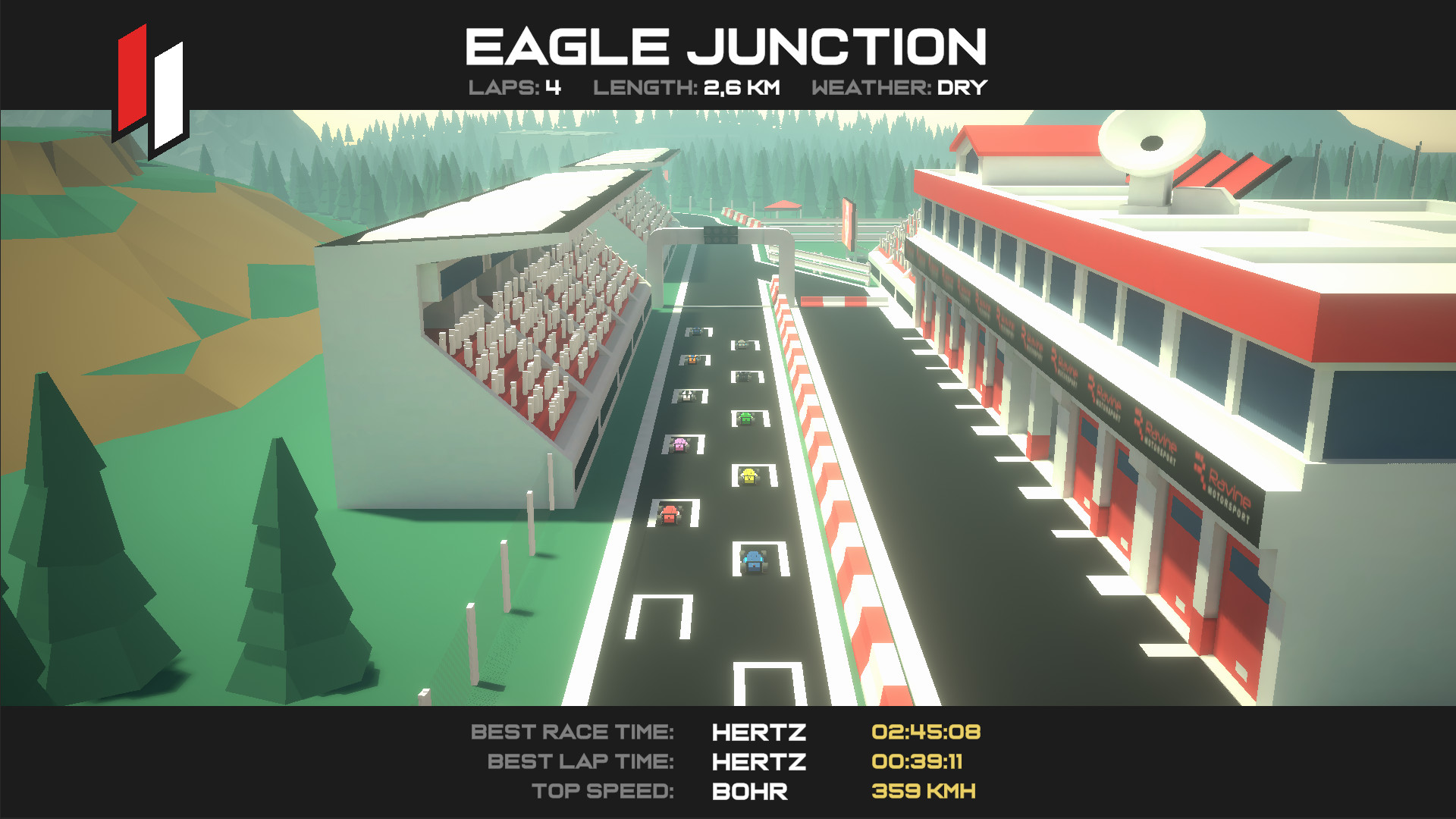Click the HERTZ driver name
This screenshot has width=1456, height=819.
758,733
